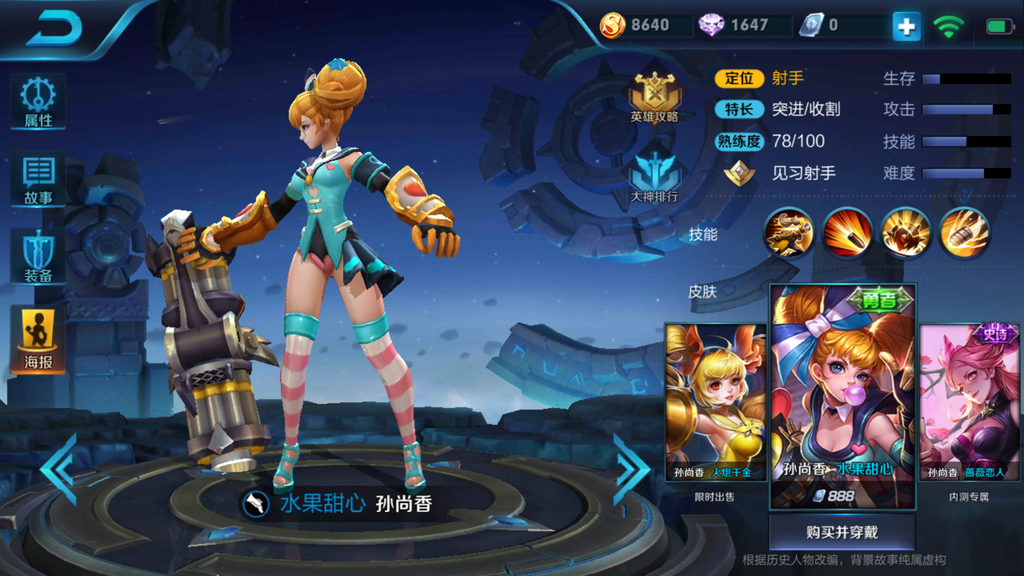The height and width of the screenshot is (576, 1024).
Task: Select the flaming shell skill icon
Action: click(x=964, y=233)
